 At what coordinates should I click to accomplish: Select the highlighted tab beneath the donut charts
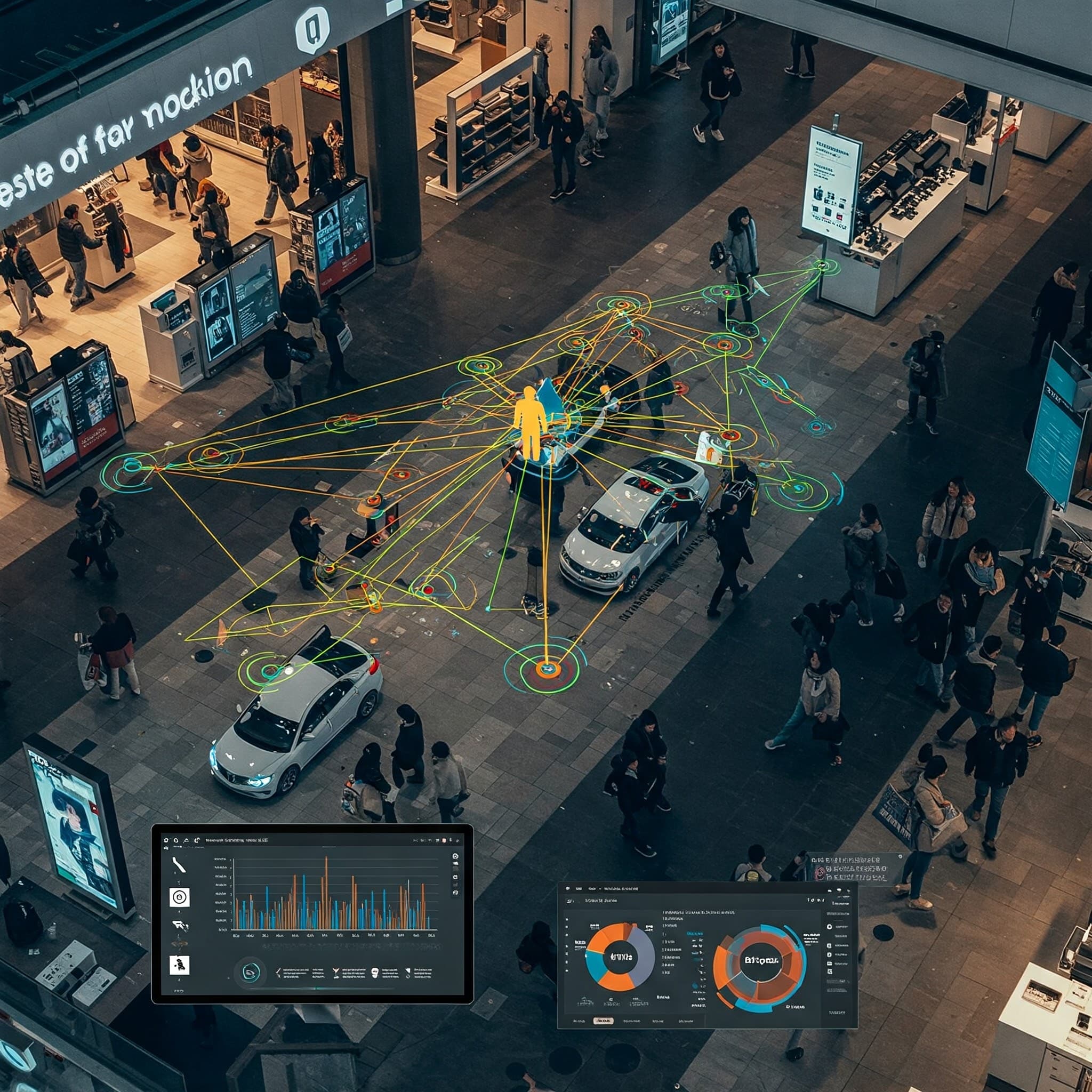point(603,1021)
